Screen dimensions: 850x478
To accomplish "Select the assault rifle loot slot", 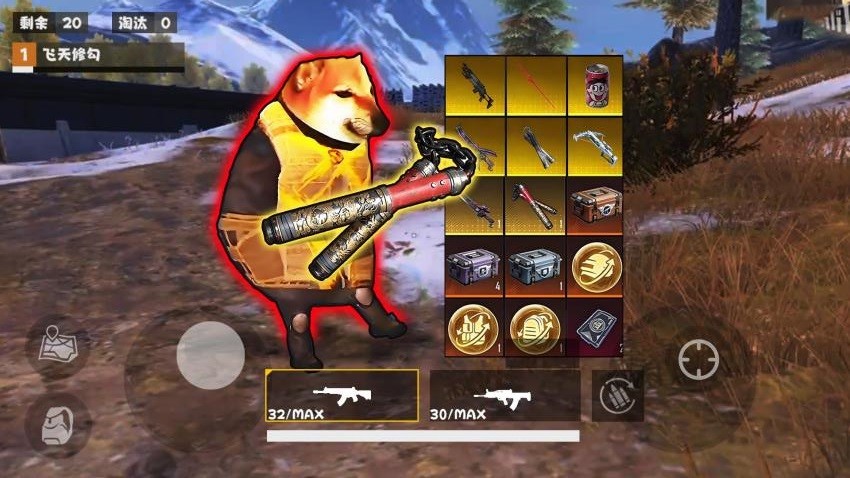I will click(x=475, y=85).
